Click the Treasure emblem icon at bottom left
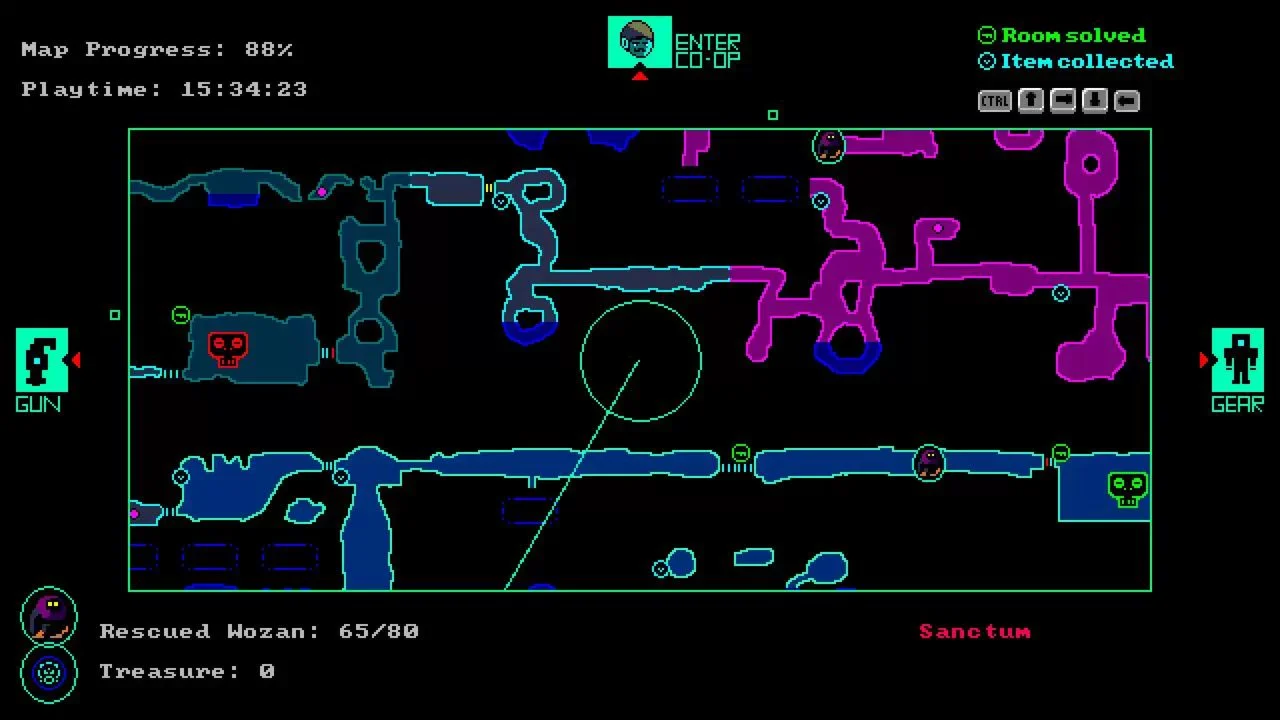This screenshot has height=720, width=1280. [x=47, y=673]
